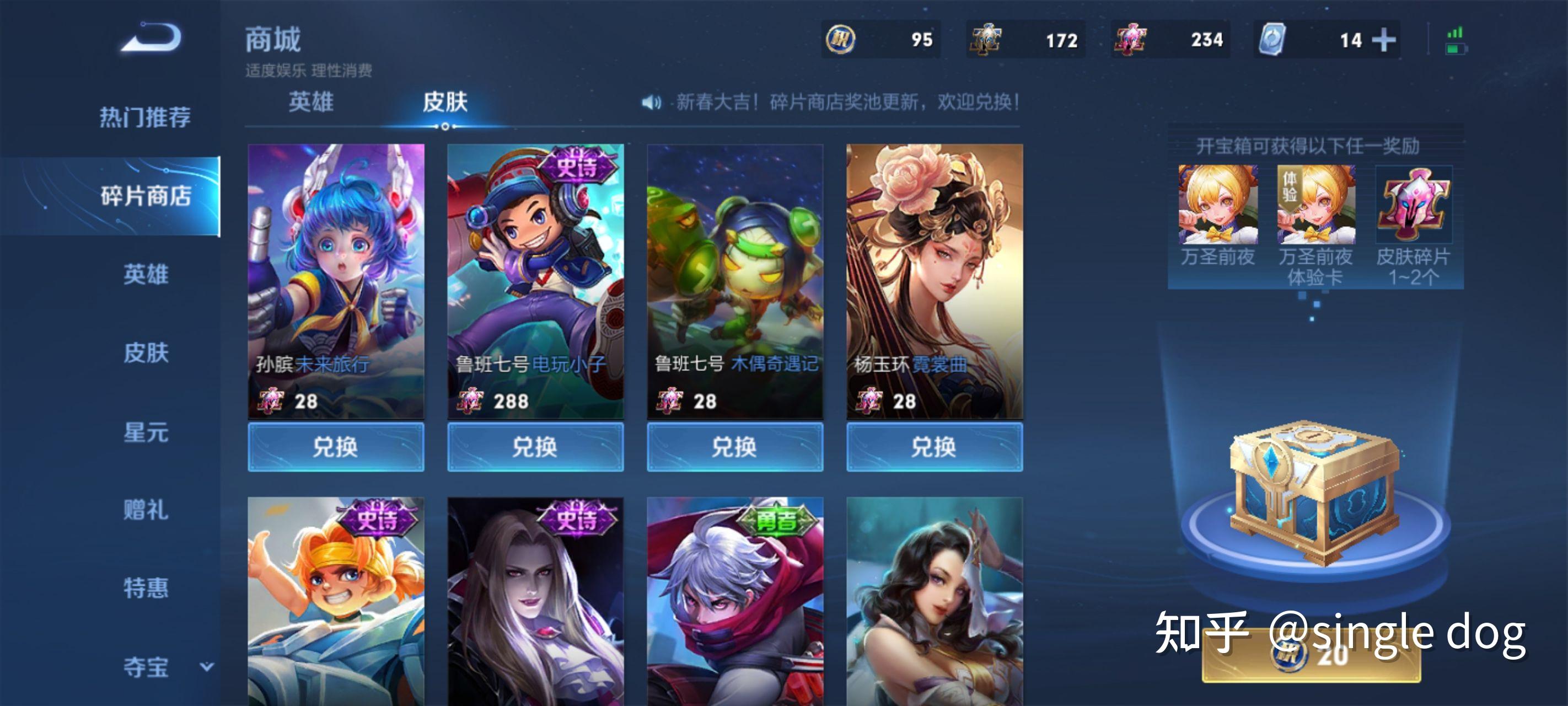Open 热门推荐 in the sidebar
Viewport: 1568px width, 706px height.
pos(145,117)
